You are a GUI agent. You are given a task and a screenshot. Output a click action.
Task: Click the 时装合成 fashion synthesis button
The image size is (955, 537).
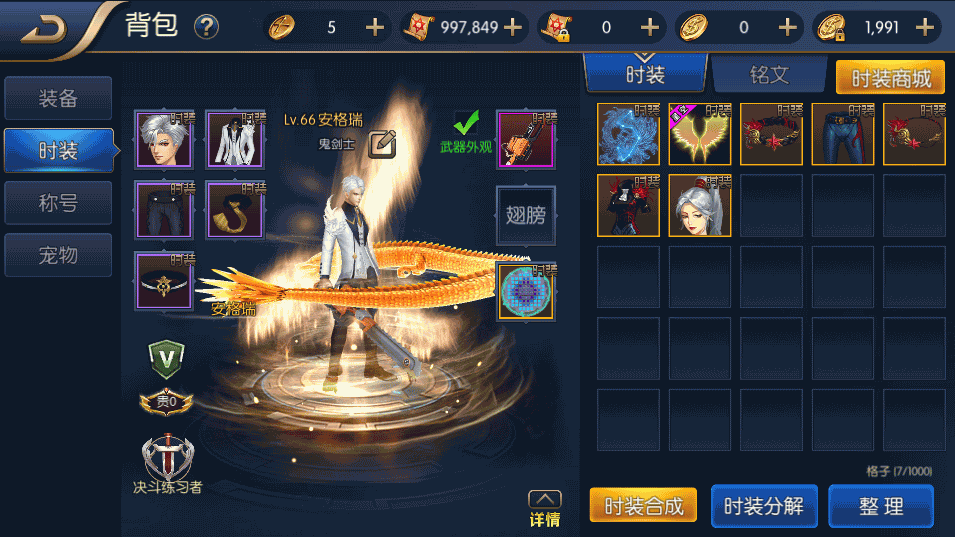pyautogui.click(x=643, y=506)
